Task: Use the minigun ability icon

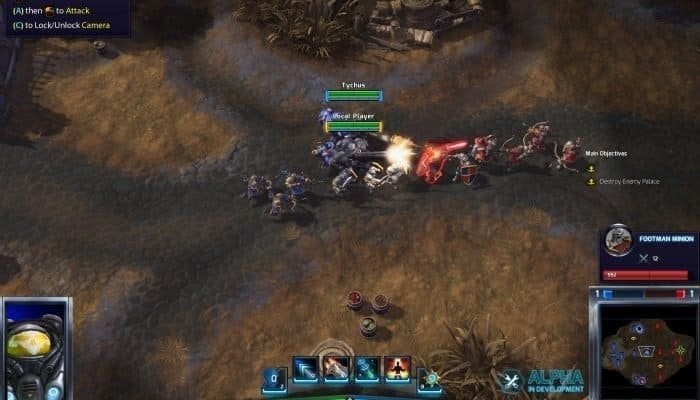Action: pos(336,369)
